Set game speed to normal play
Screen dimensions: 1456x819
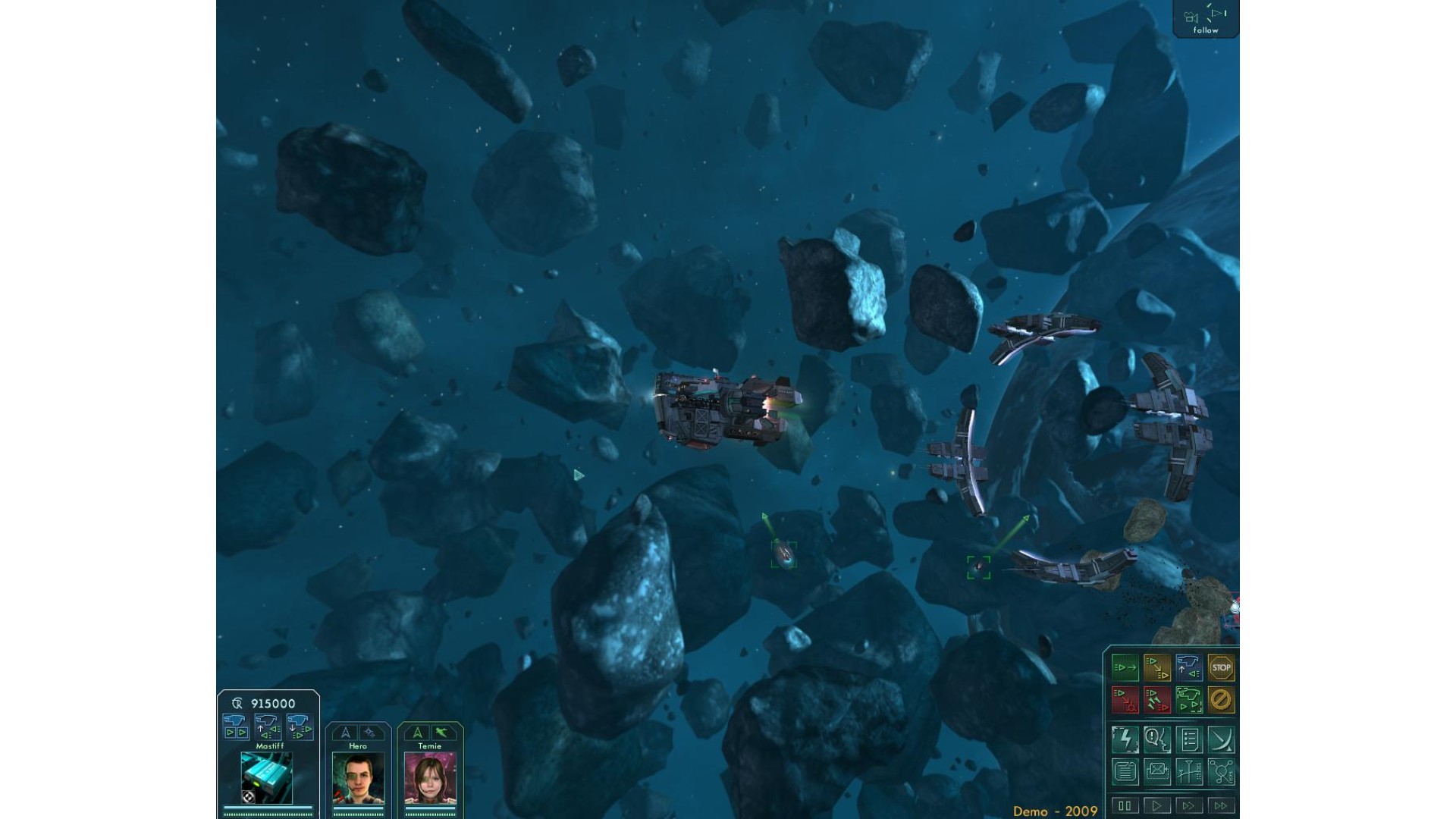1157,805
